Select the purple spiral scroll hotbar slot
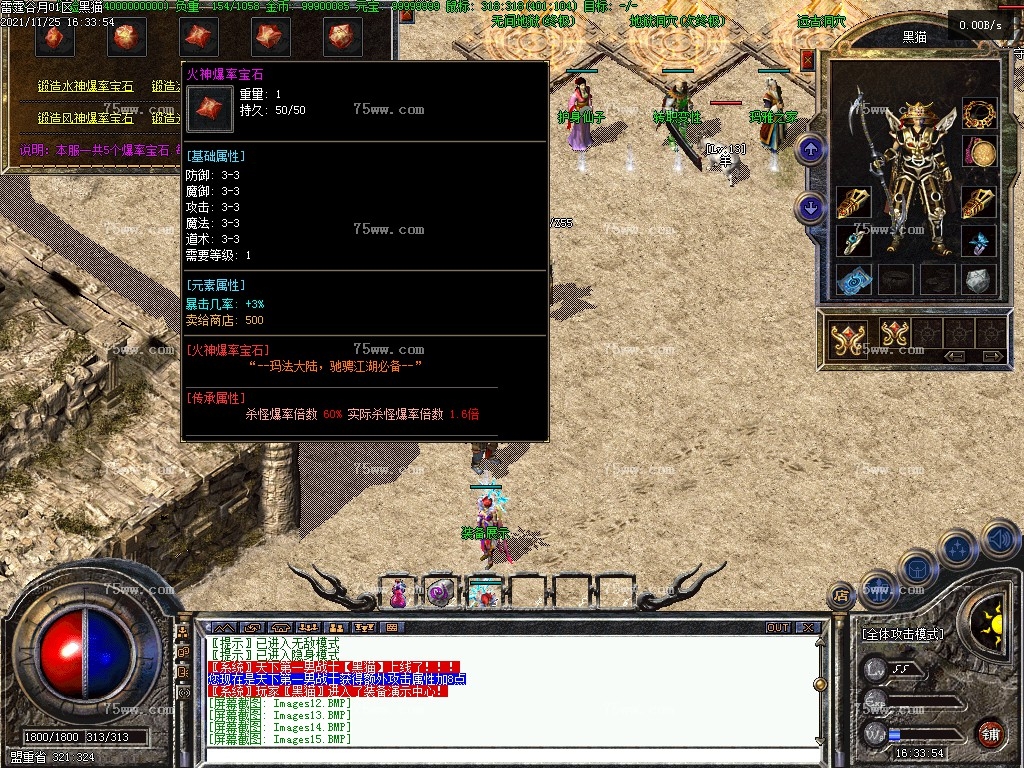 pyautogui.click(x=440, y=592)
